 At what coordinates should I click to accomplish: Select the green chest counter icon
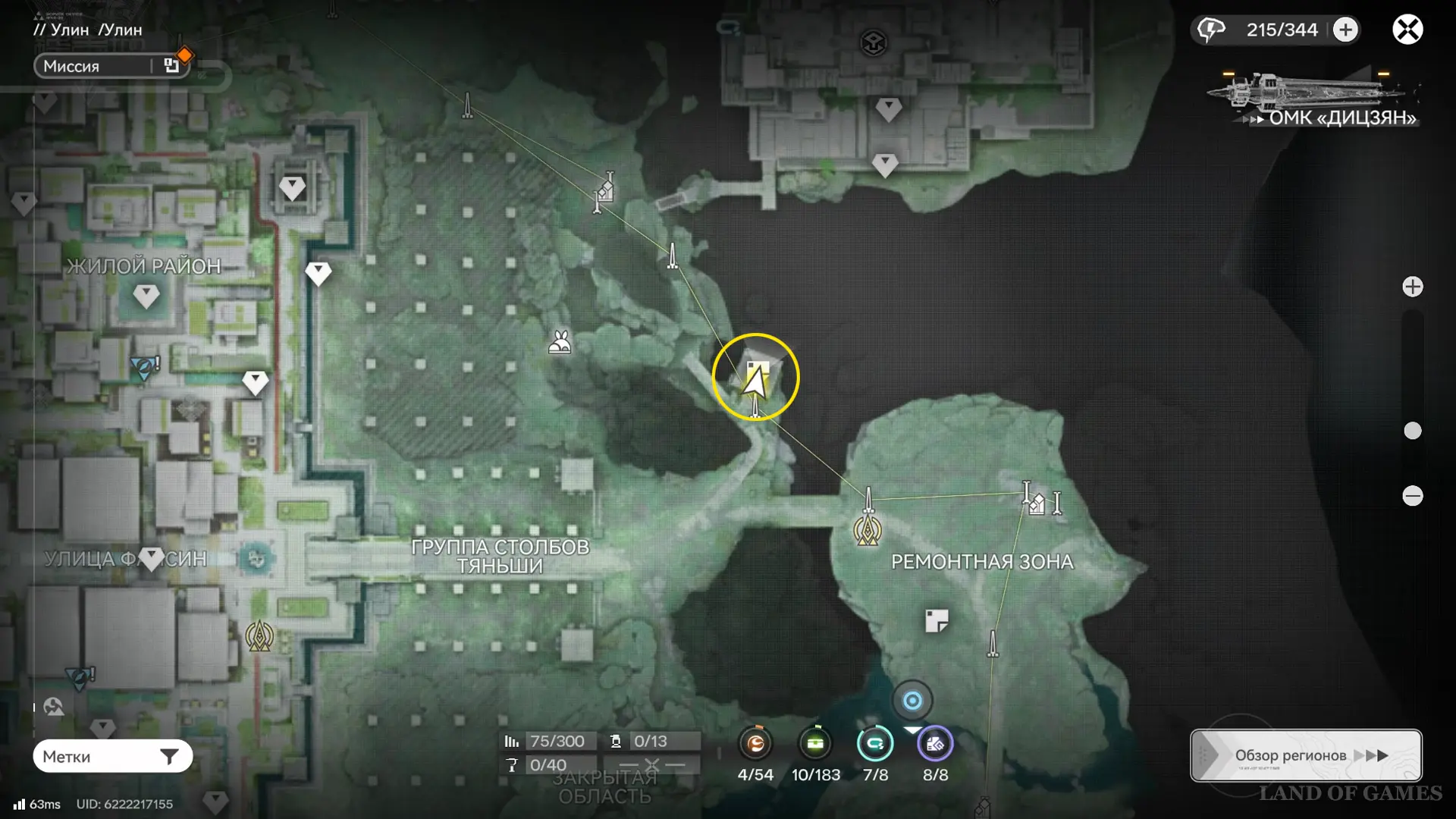click(815, 744)
